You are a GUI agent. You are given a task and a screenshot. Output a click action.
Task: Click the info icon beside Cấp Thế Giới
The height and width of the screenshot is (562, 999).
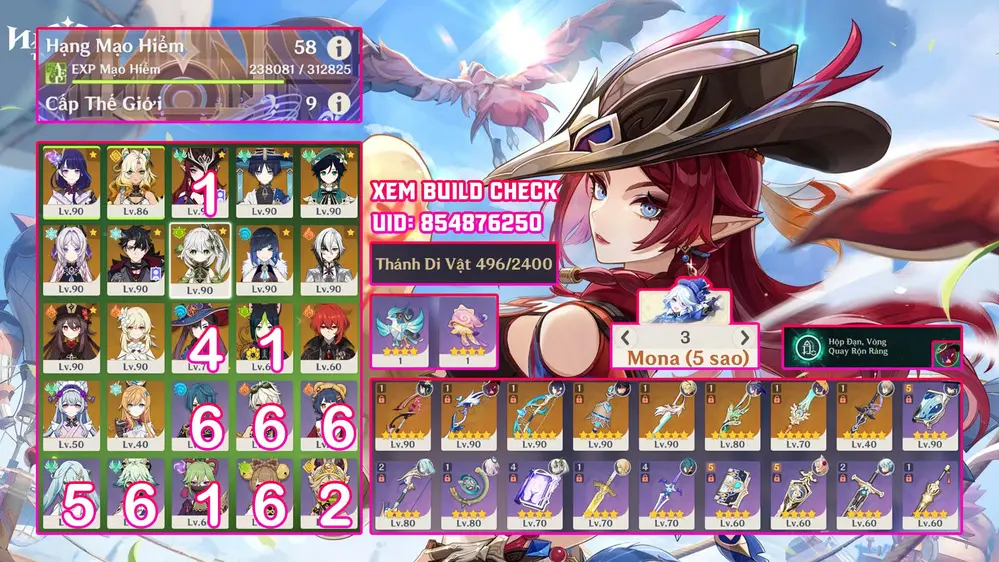tap(340, 103)
